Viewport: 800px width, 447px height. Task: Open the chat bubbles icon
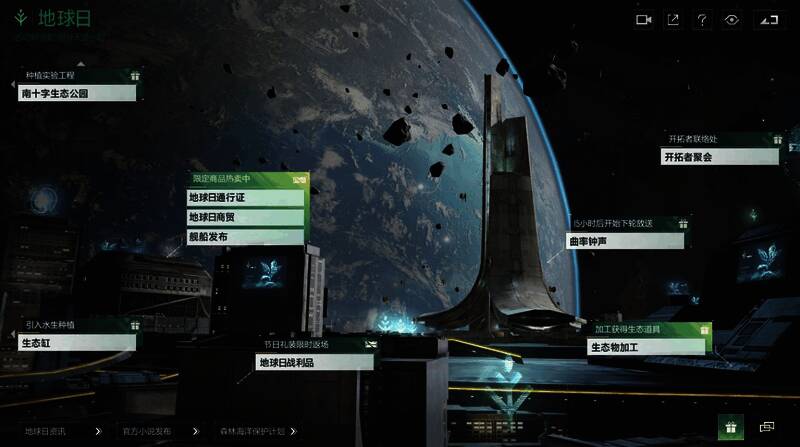point(767,427)
